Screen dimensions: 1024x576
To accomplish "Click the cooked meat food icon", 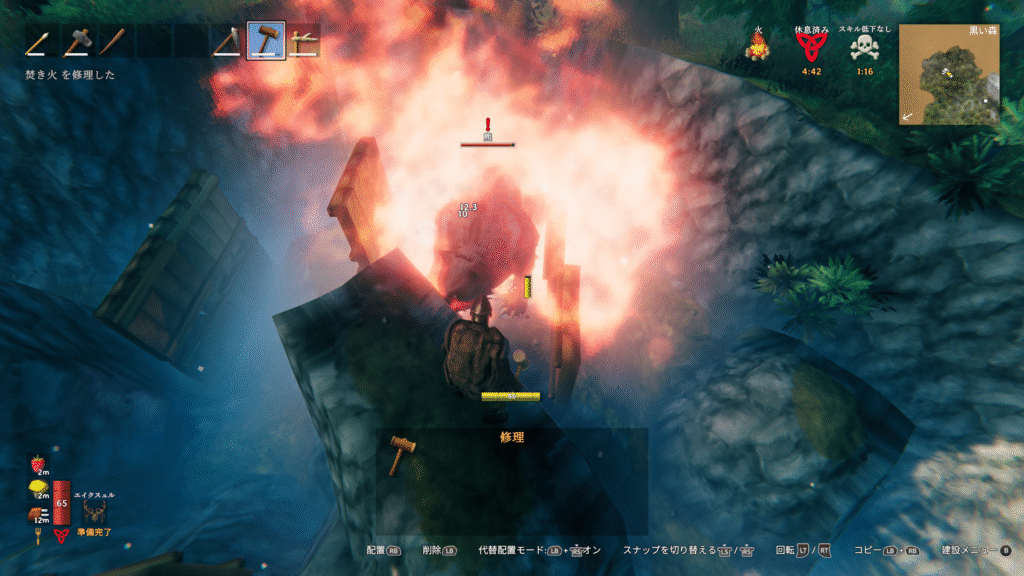I will pos(37,514).
